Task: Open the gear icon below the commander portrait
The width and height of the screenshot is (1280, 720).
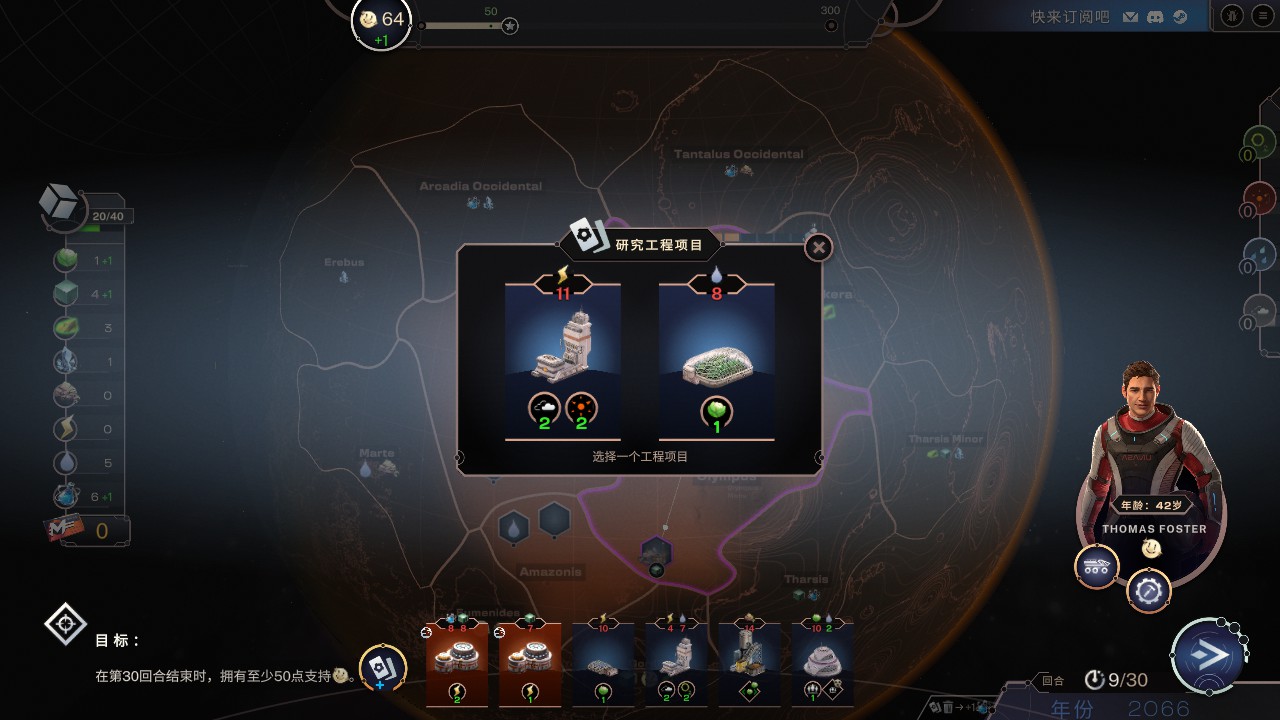Action: (x=1148, y=590)
